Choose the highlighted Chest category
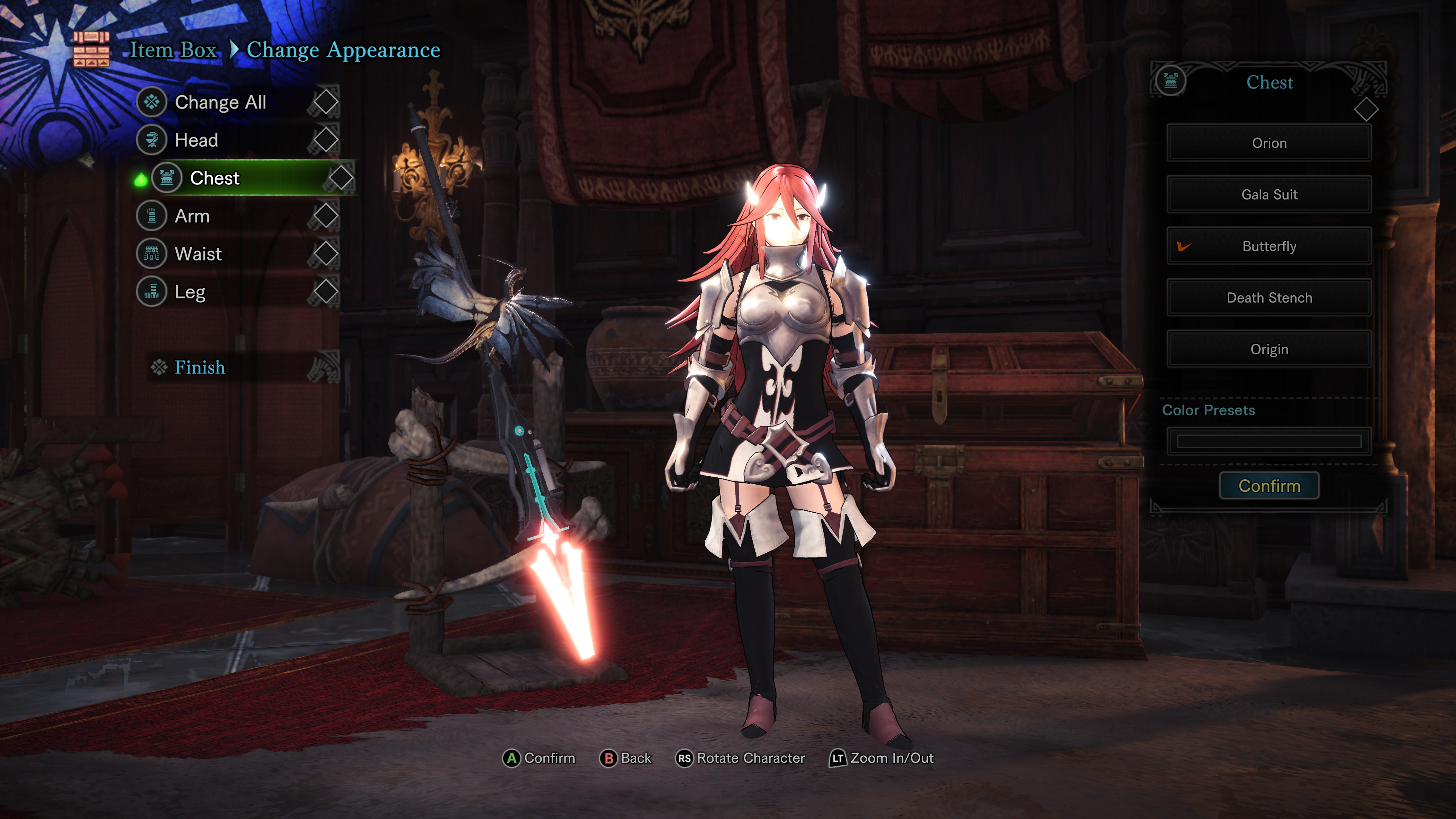This screenshot has width=1456, height=819. click(x=215, y=178)
